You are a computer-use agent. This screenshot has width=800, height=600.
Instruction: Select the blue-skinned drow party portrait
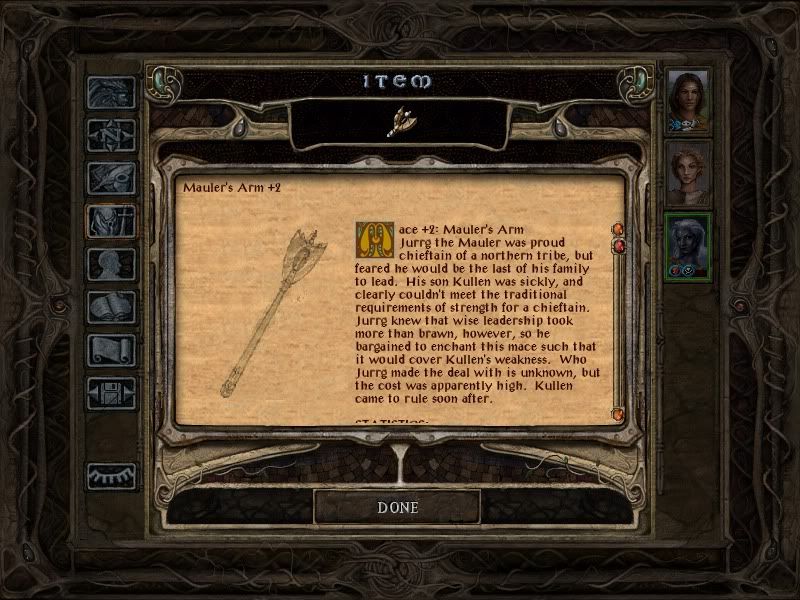click(689, 247)
